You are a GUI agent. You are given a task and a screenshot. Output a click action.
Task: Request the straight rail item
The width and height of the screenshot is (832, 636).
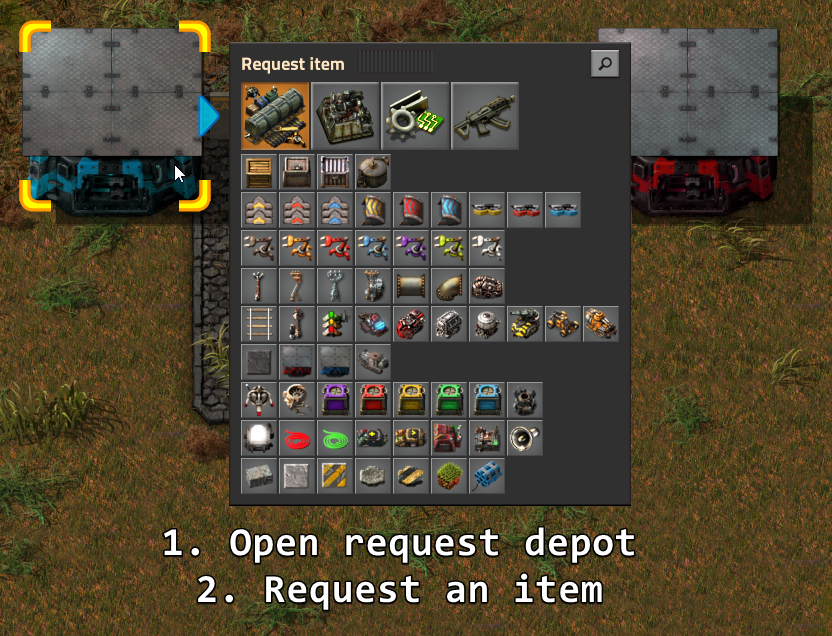(259, 324)
